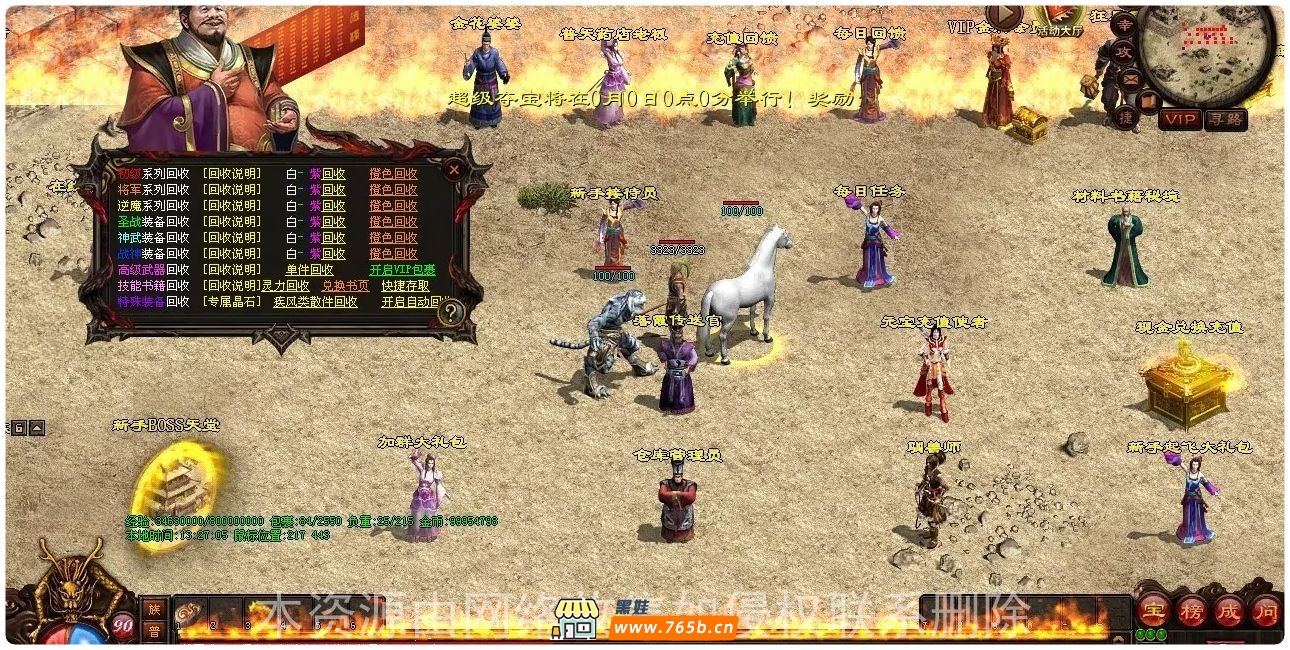Click the 攻 round button
The height and width of the screenshot is (650, 1290).
click(x=1124, y=50)
